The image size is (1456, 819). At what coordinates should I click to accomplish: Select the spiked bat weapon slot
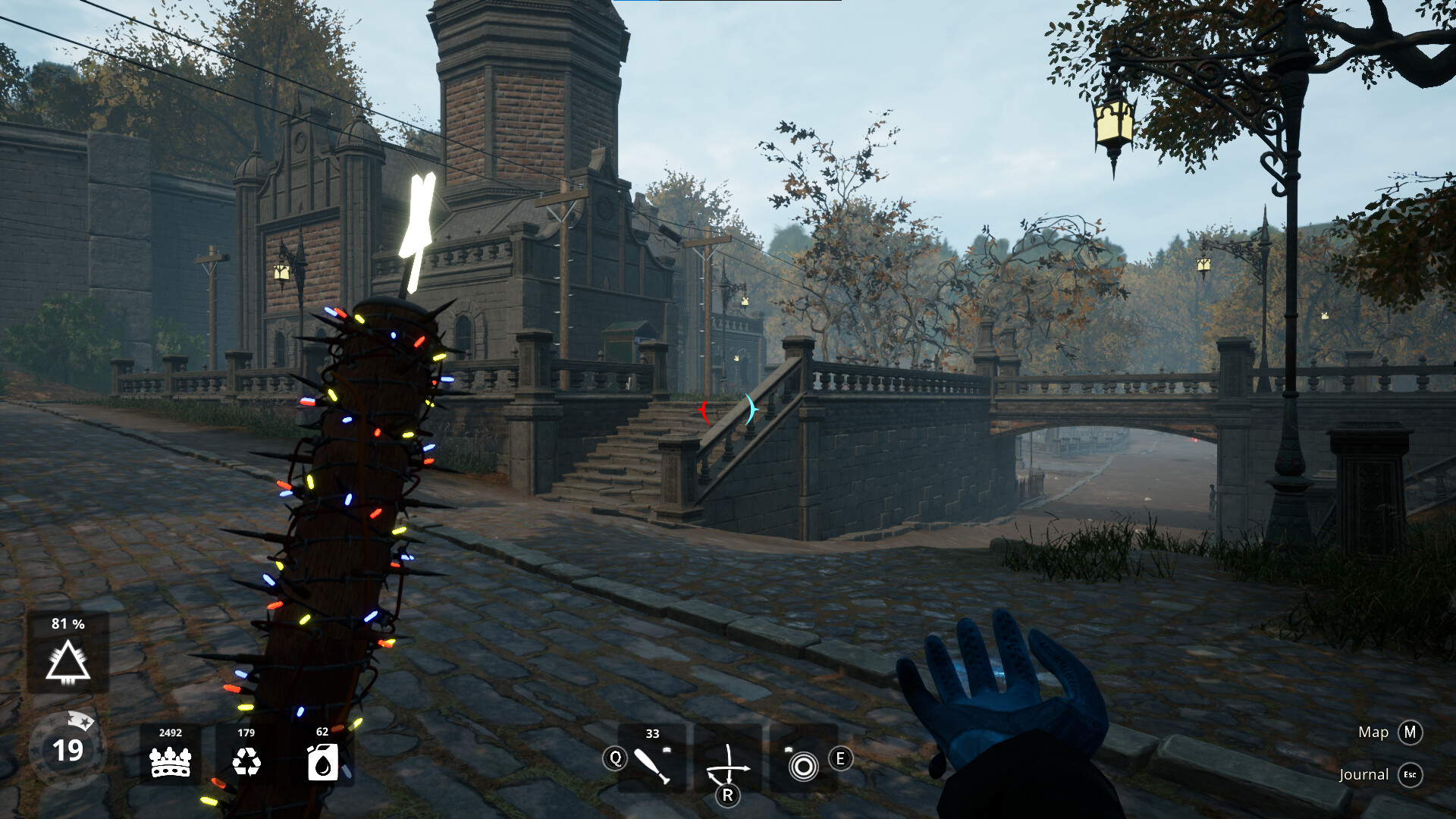tap(651, 765)
